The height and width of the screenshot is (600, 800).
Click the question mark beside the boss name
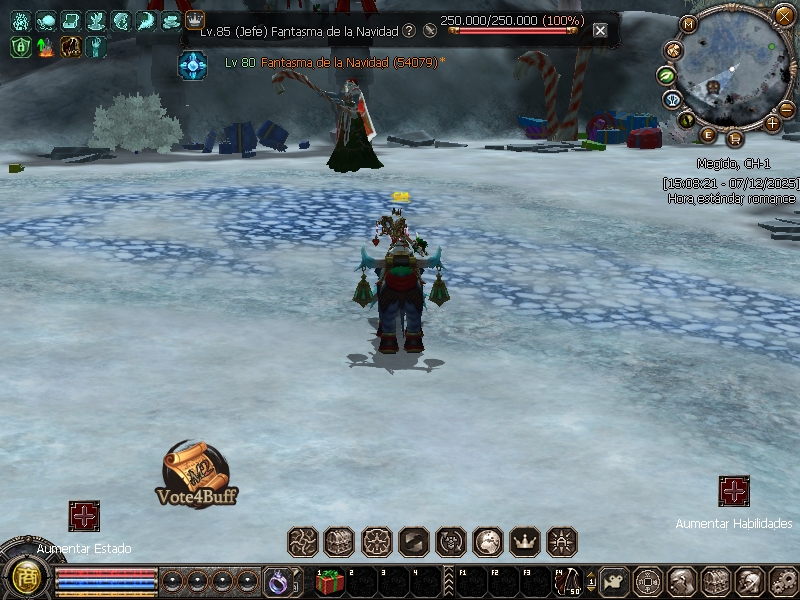click(x=409, y=31)
